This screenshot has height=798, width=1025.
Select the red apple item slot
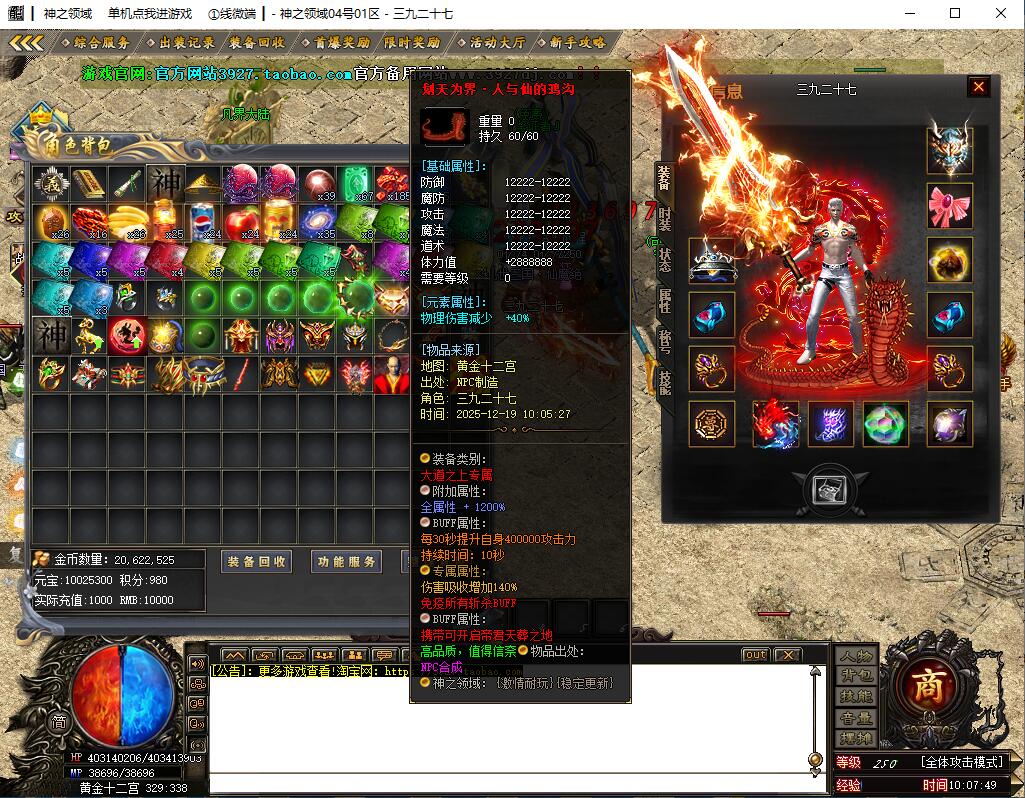click(x=242, y=220)
